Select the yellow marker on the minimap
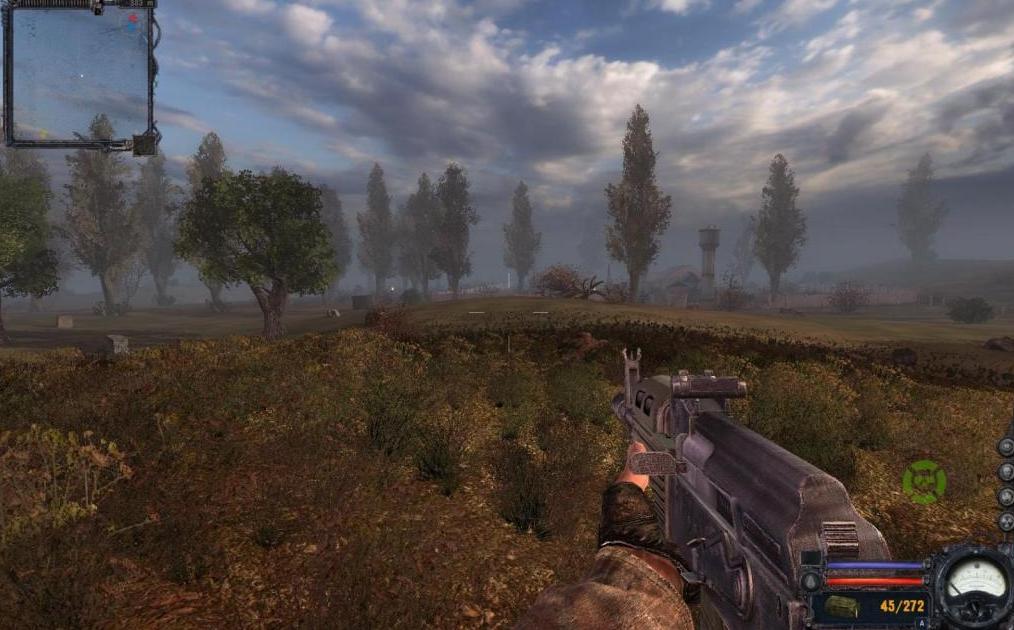The width and height of the screenshot is (1014, 630). (43, 131)
